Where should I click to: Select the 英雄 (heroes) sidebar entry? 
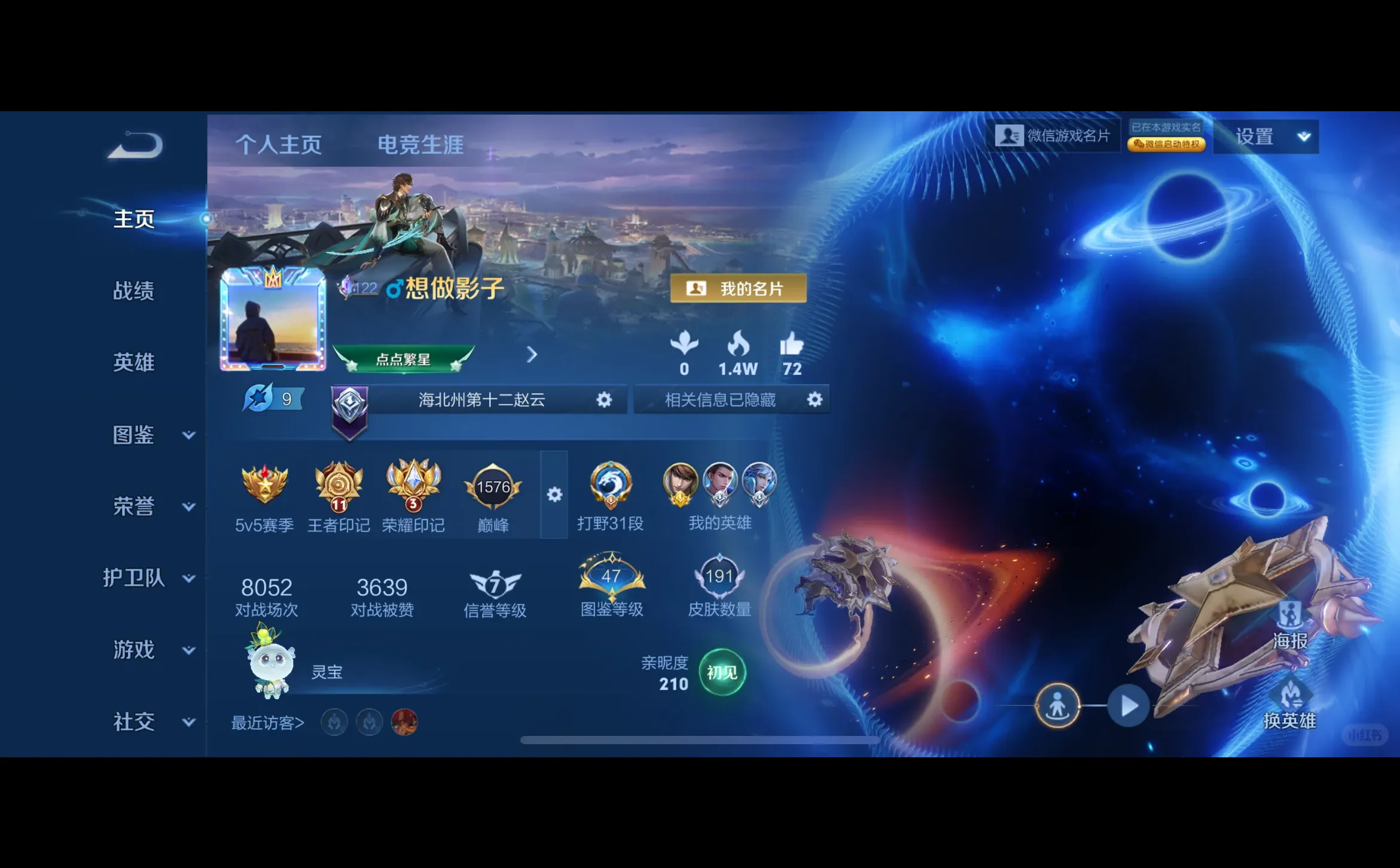click(x=134, y=363)
